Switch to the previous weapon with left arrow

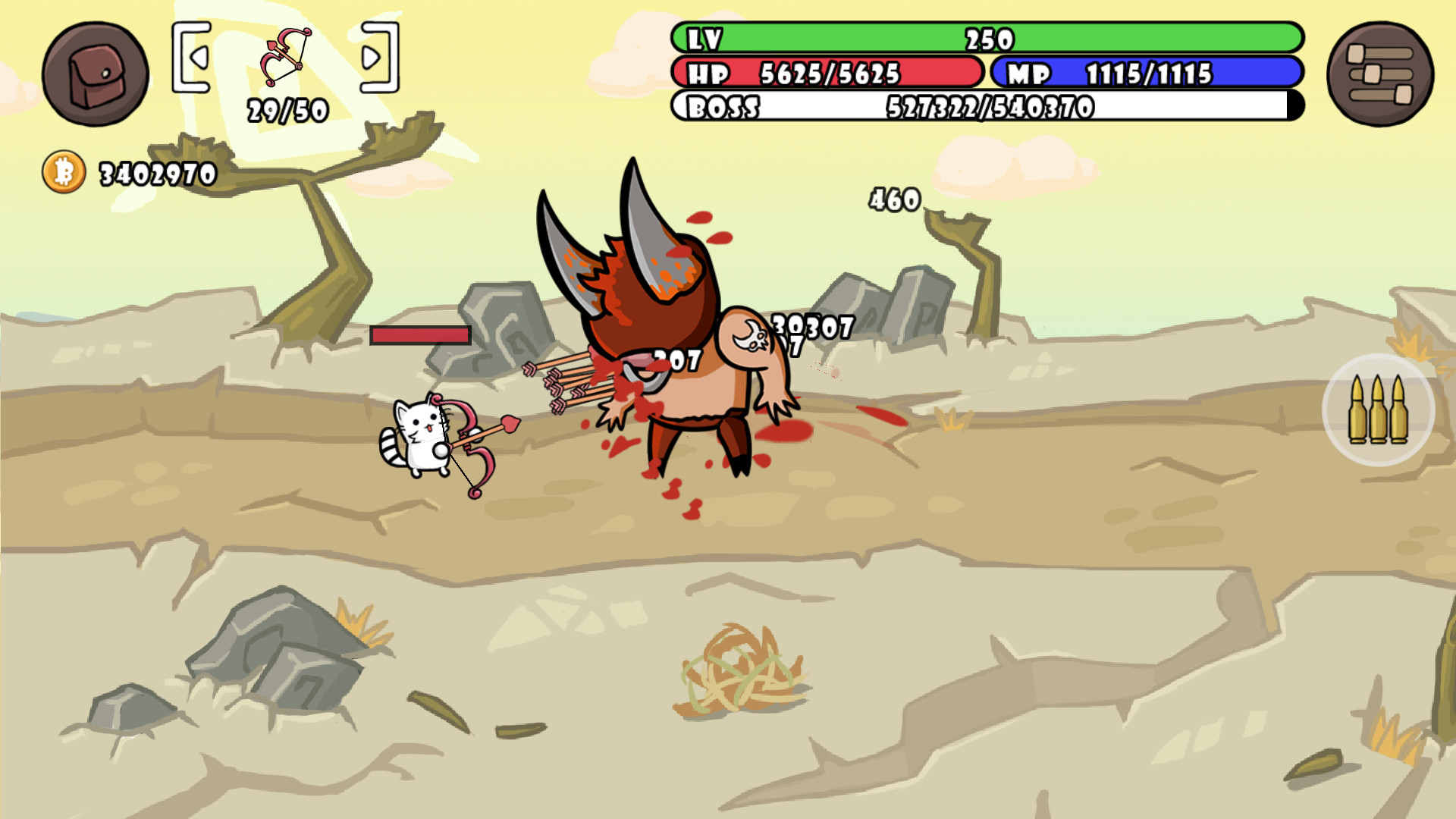[x=199, y=57]
